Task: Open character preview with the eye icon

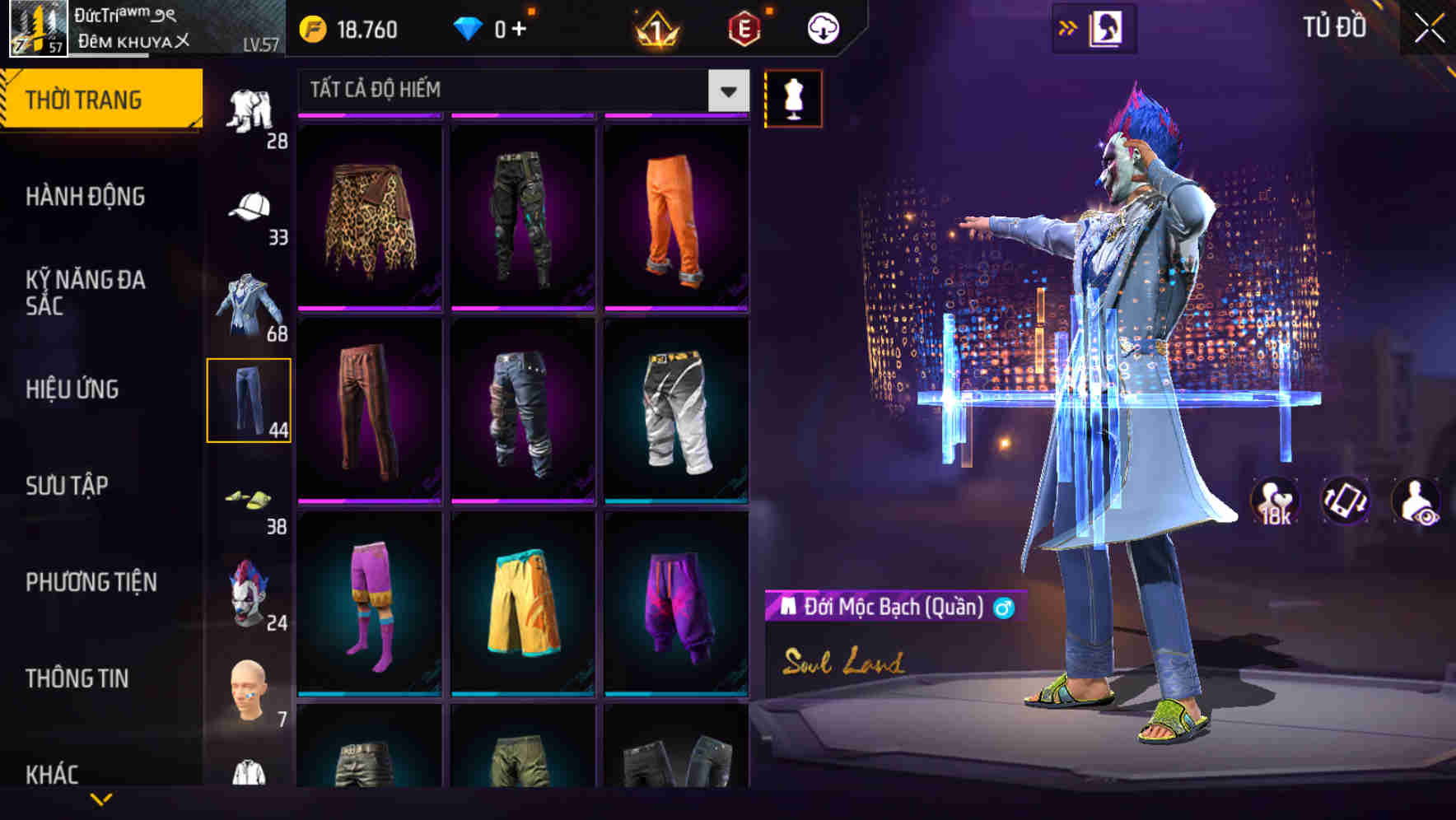Action: [x=1417, y=501]
